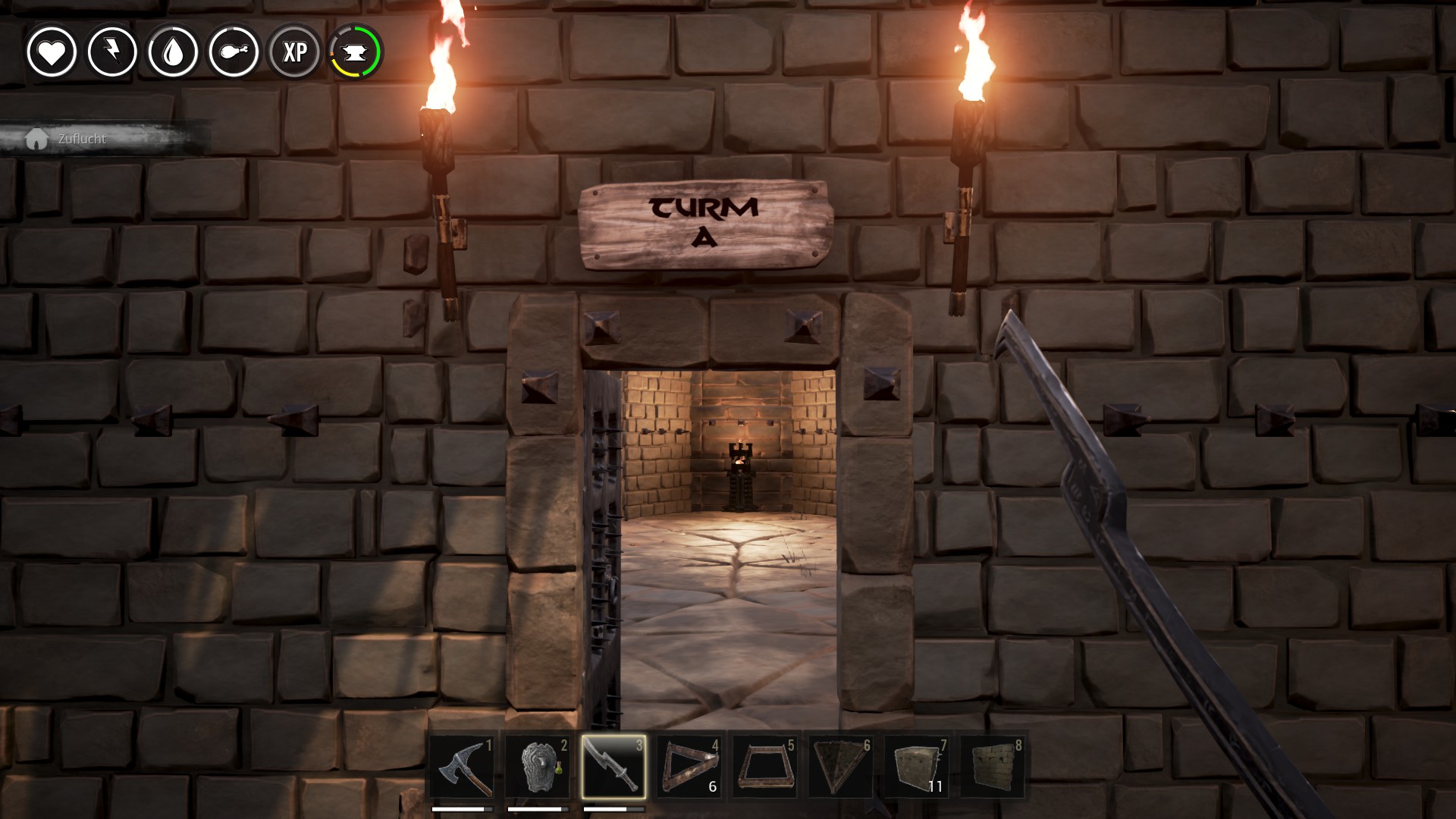Screen dimensions: 1456x819
Task: Equip the stone shield in slot 2
Action: coord(538,767)
